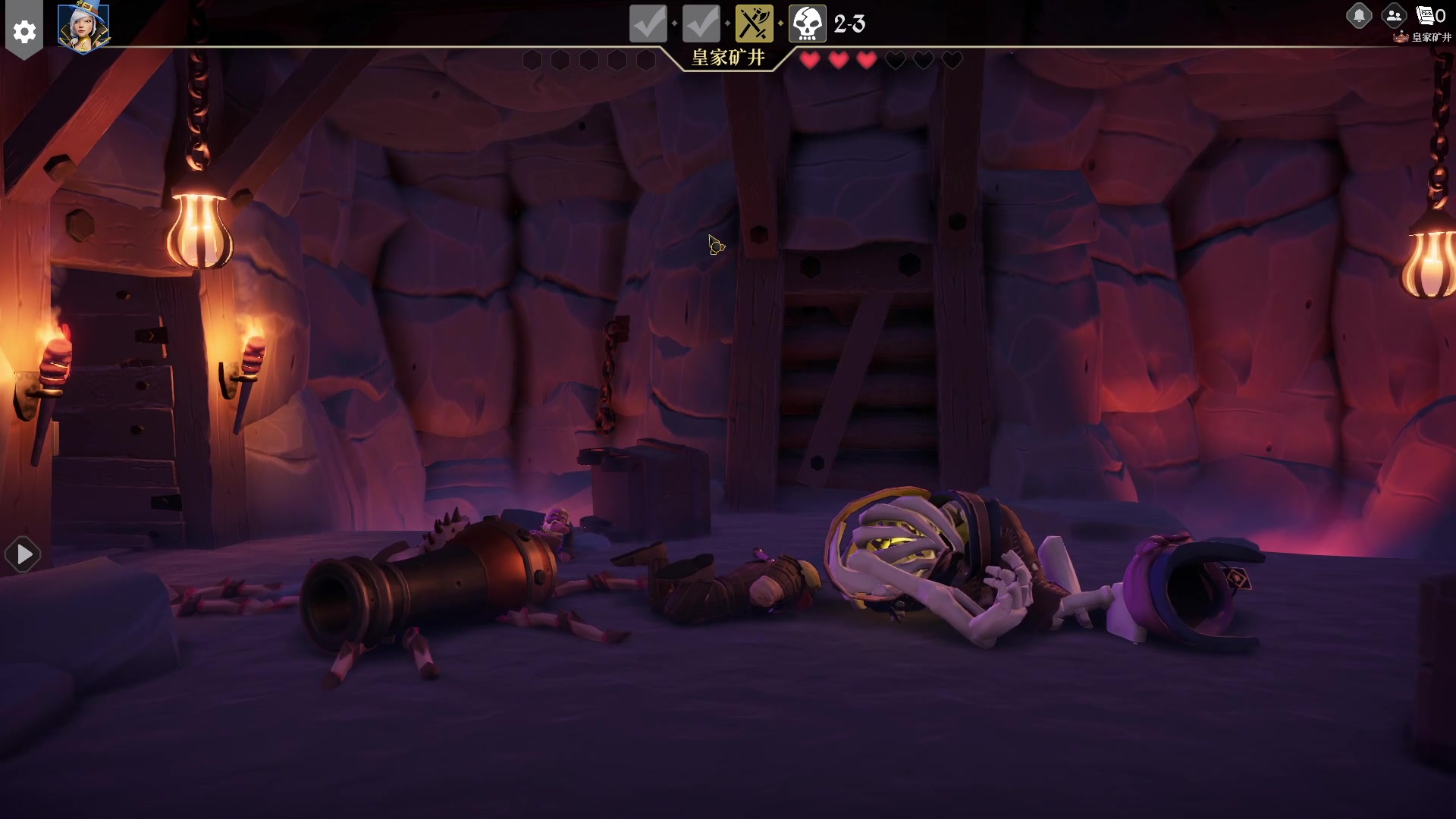
Task: Open the book log icon
Action: tap(1426, 15)
